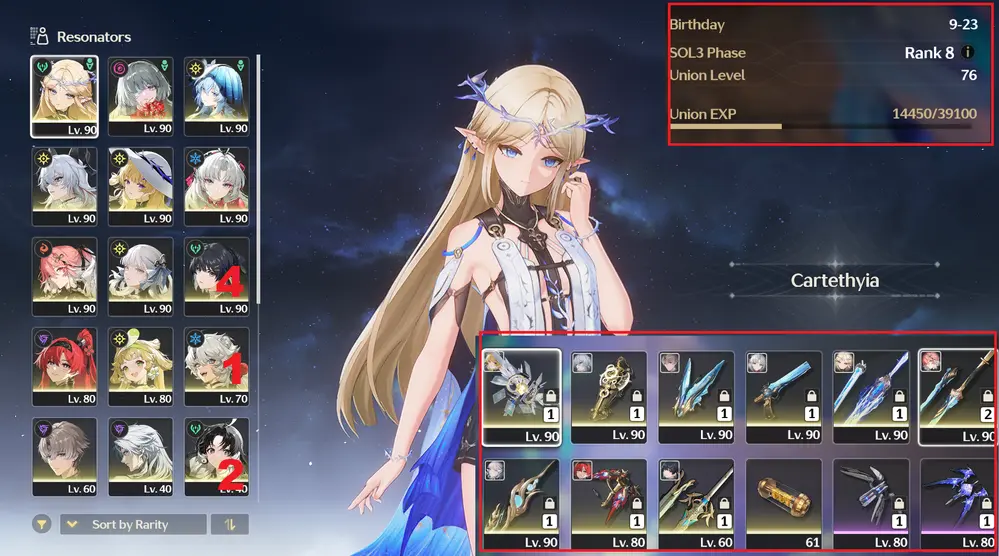Pick the pink-haired Lv. 90 fusion resonator
The width and height of the screenshot is (999, 556).
coord(64,276)
